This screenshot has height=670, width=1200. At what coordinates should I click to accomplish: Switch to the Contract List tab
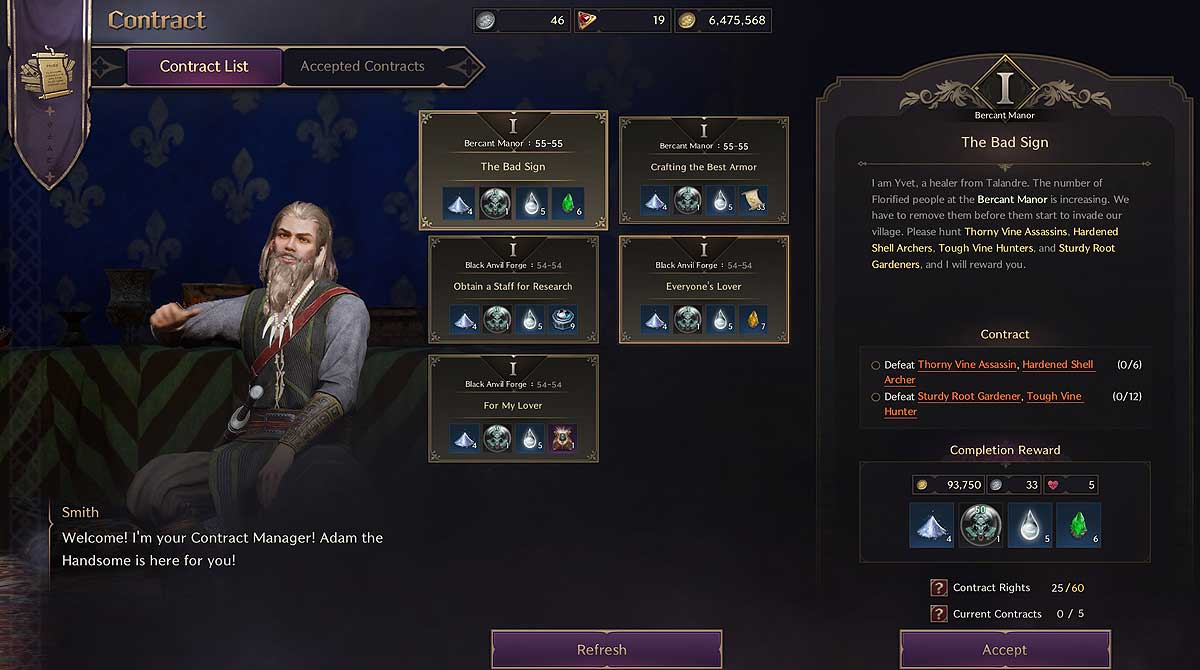(x=204, y=67)
